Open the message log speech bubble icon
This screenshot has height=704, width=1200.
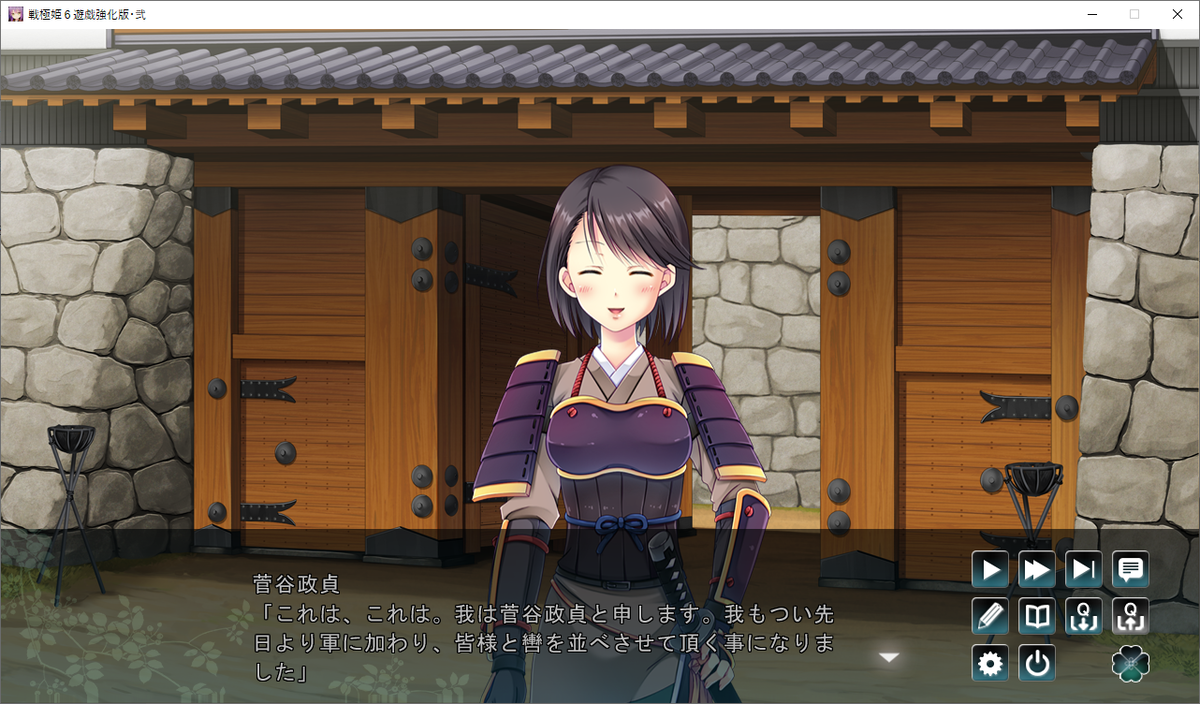click(x=1131, y=570)
